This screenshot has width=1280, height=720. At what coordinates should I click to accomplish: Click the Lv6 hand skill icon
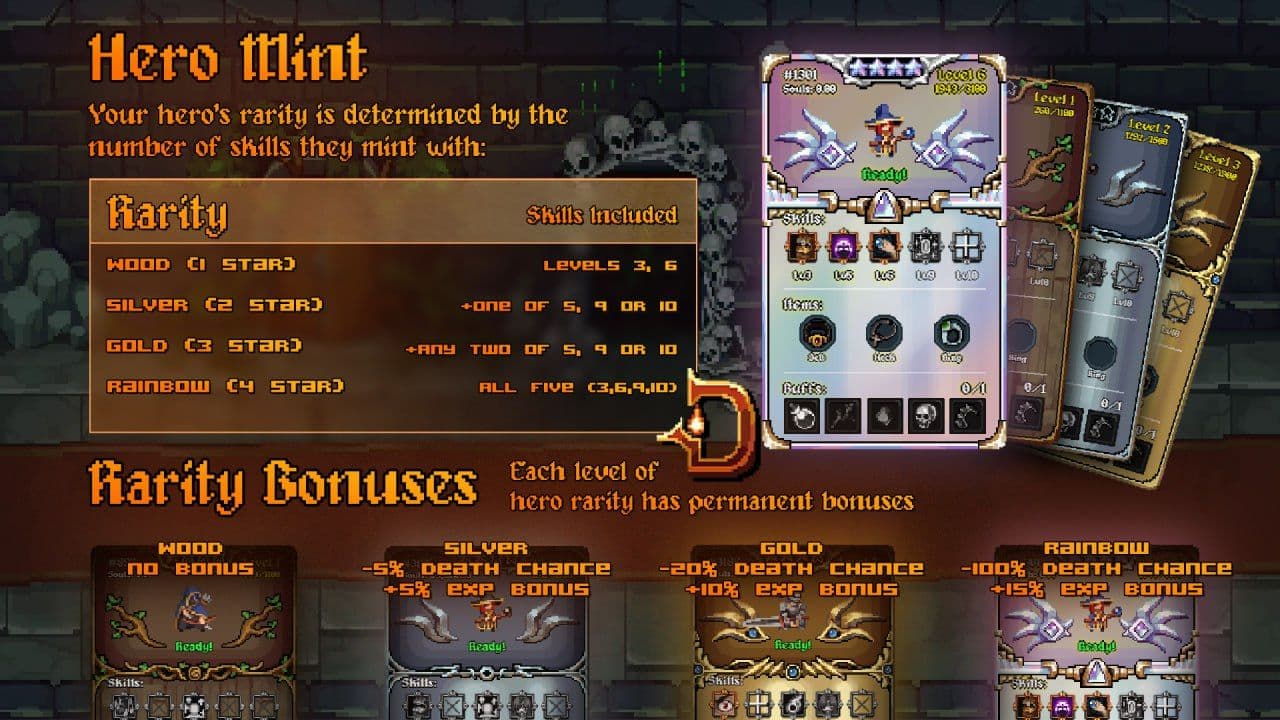[883, 248]
